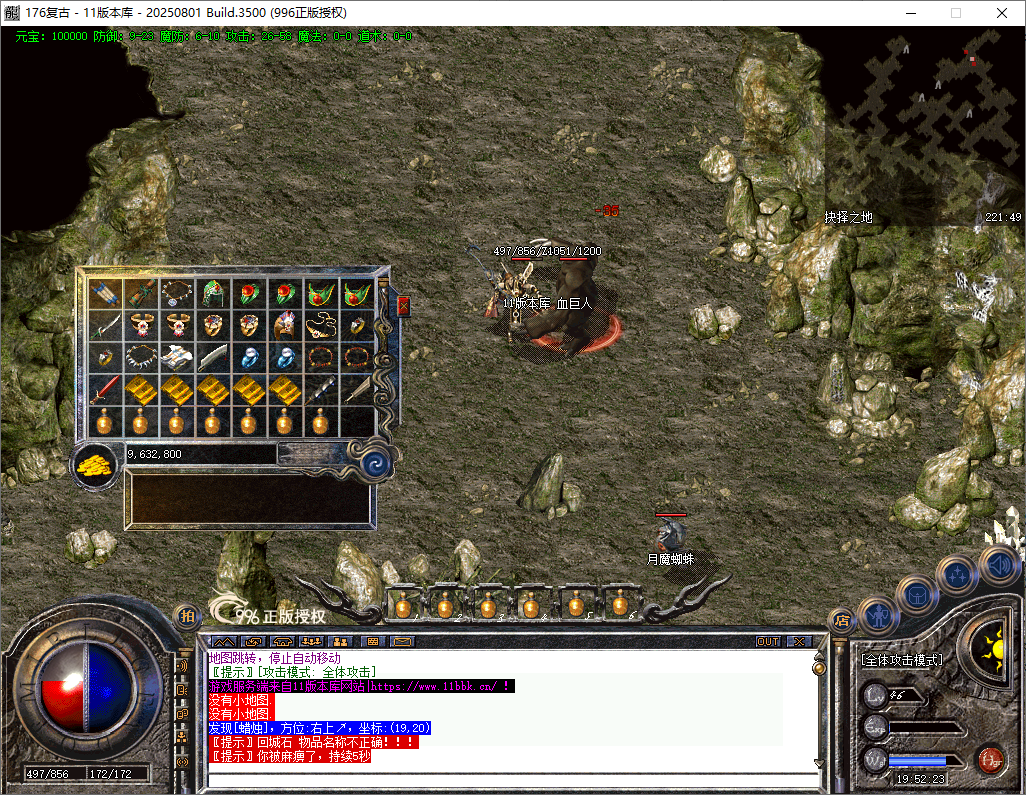The width and height of the screenshot is (1026, 795).
Task: Open the character status round button
Action: click(x=877, y=614)
